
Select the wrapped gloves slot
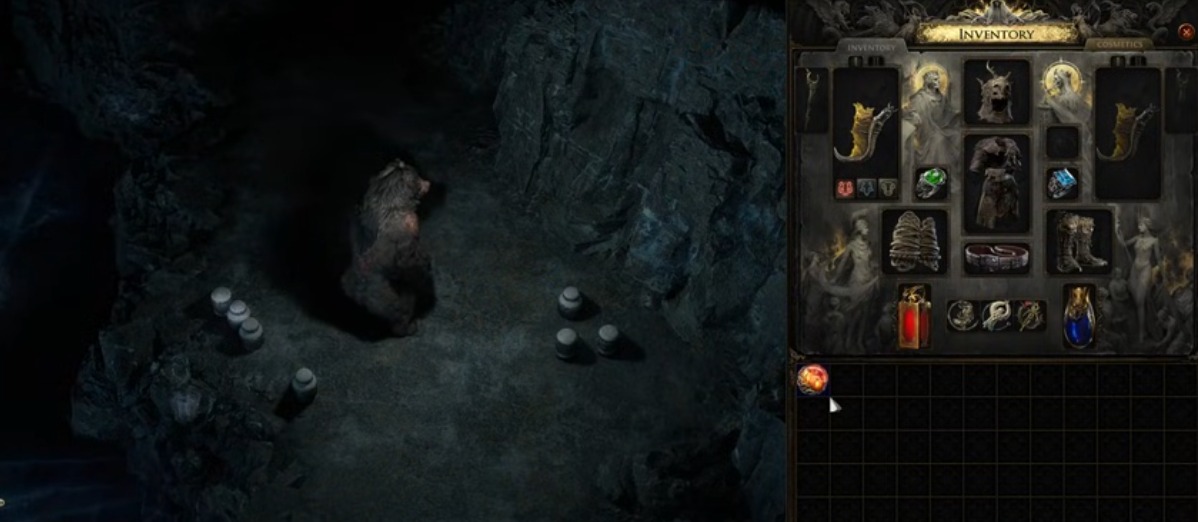pyautogui.click(x=914, y=241)
